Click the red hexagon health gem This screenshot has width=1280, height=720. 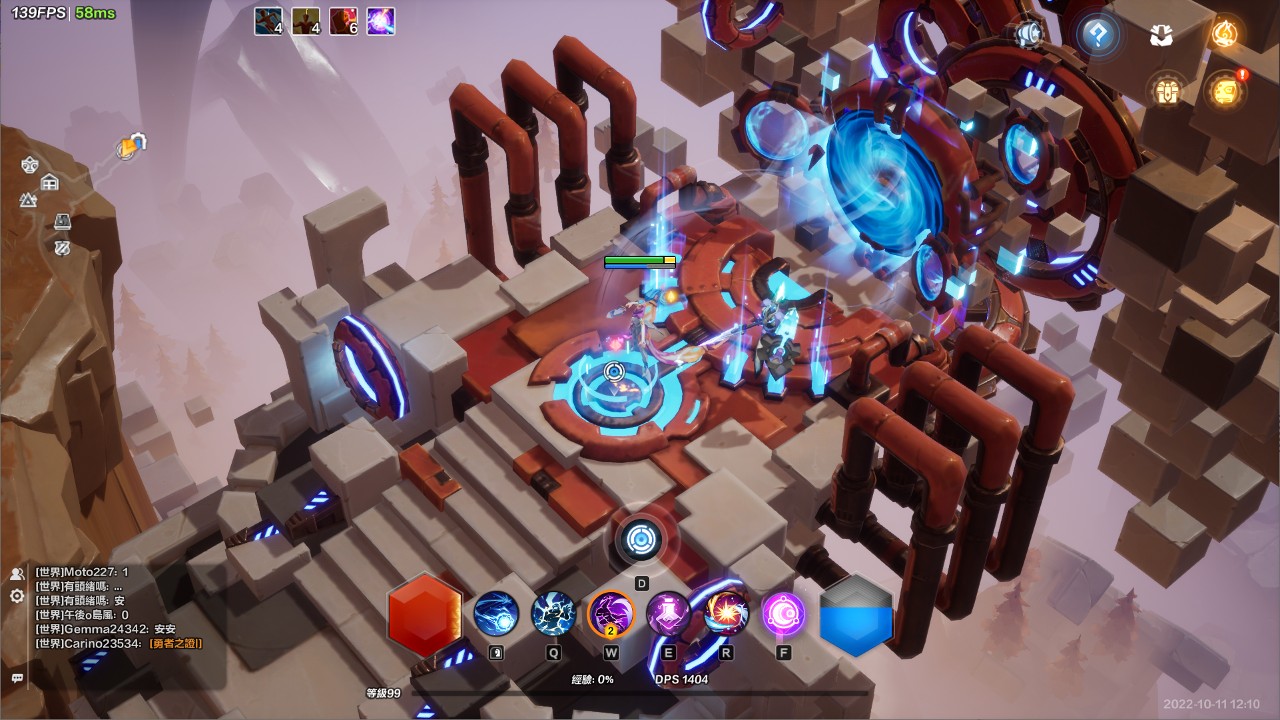tap(424, 614)
